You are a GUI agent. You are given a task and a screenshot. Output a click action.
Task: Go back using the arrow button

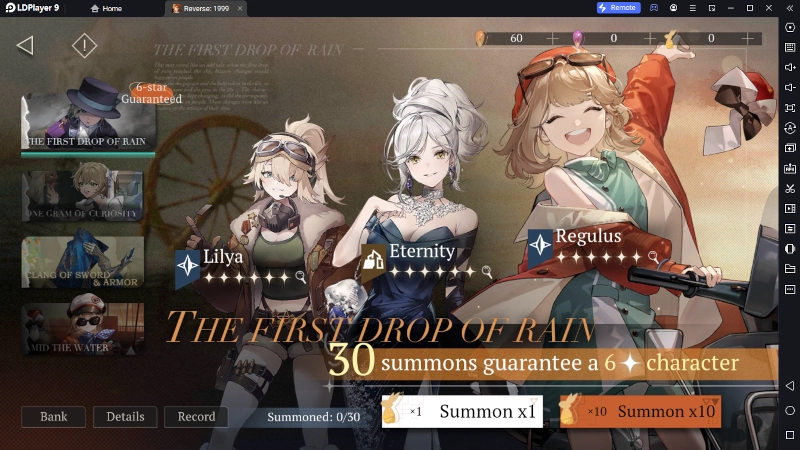tap(26, 45)
